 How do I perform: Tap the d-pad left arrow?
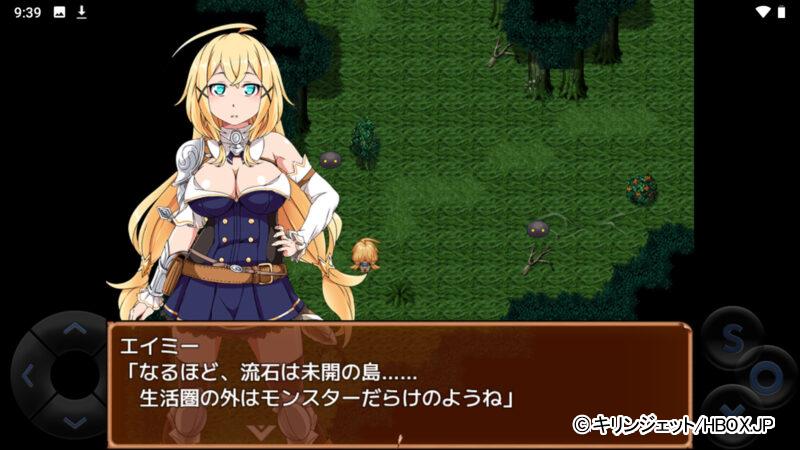pyautogui.click(x=27, y=376)
